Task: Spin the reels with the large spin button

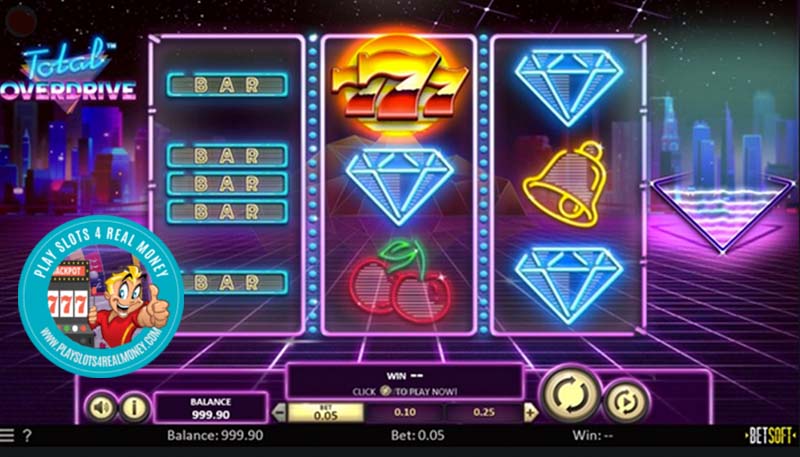Action: (x=569, y=395)
